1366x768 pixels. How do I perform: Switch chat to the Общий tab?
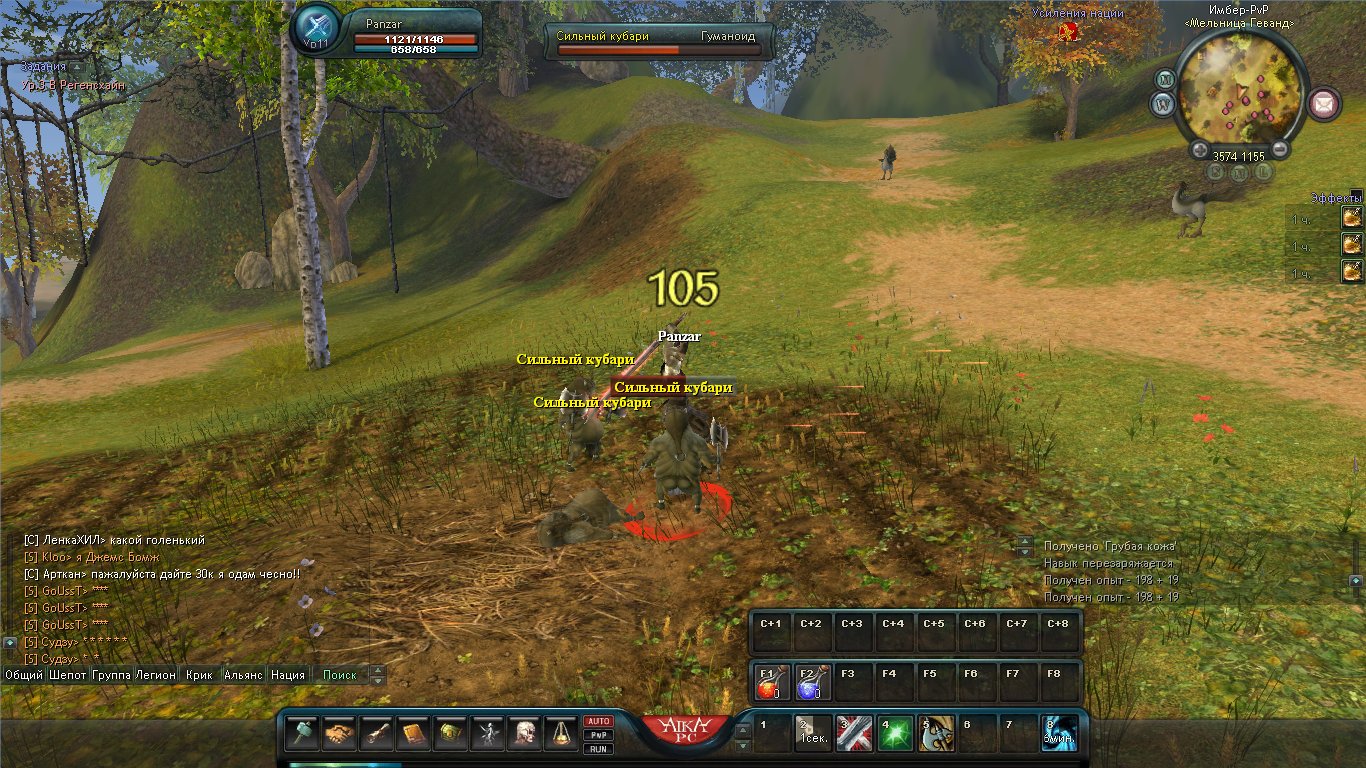tap(24, 675)
